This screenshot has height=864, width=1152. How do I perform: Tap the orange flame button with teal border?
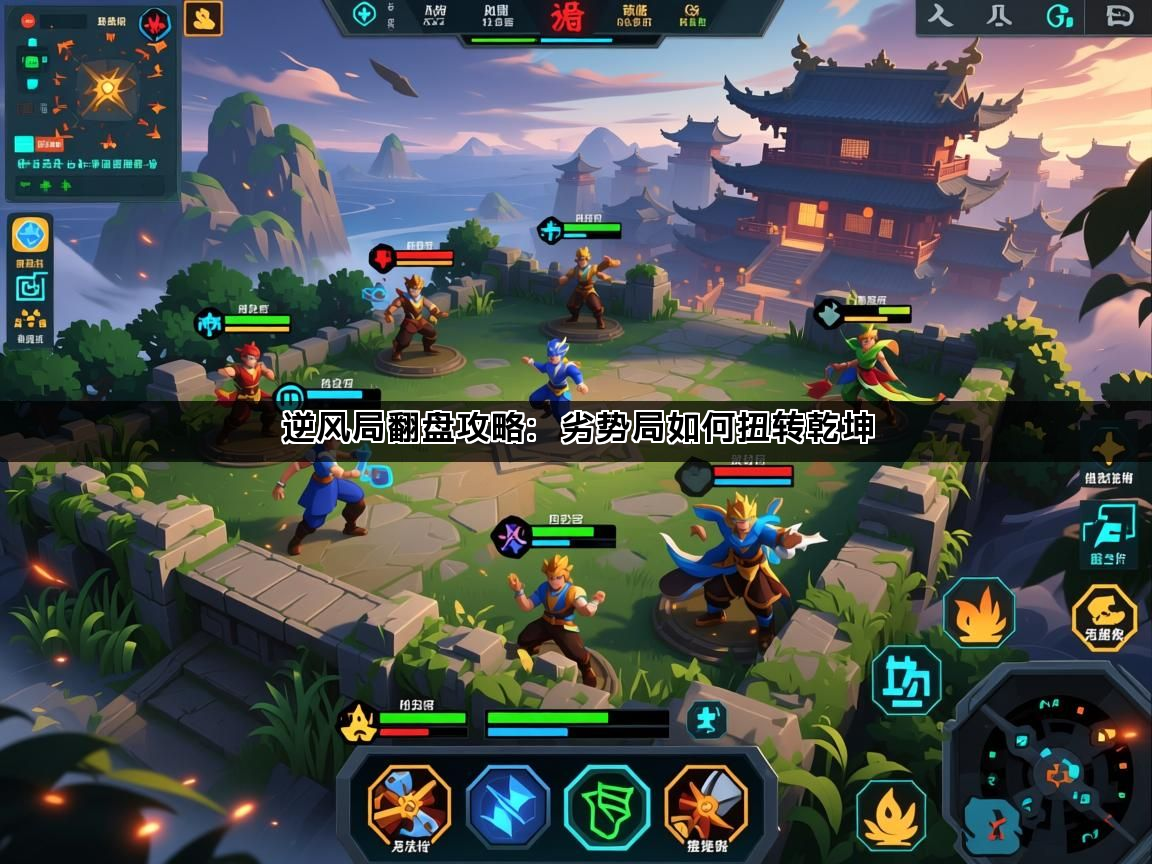point(979,613)
